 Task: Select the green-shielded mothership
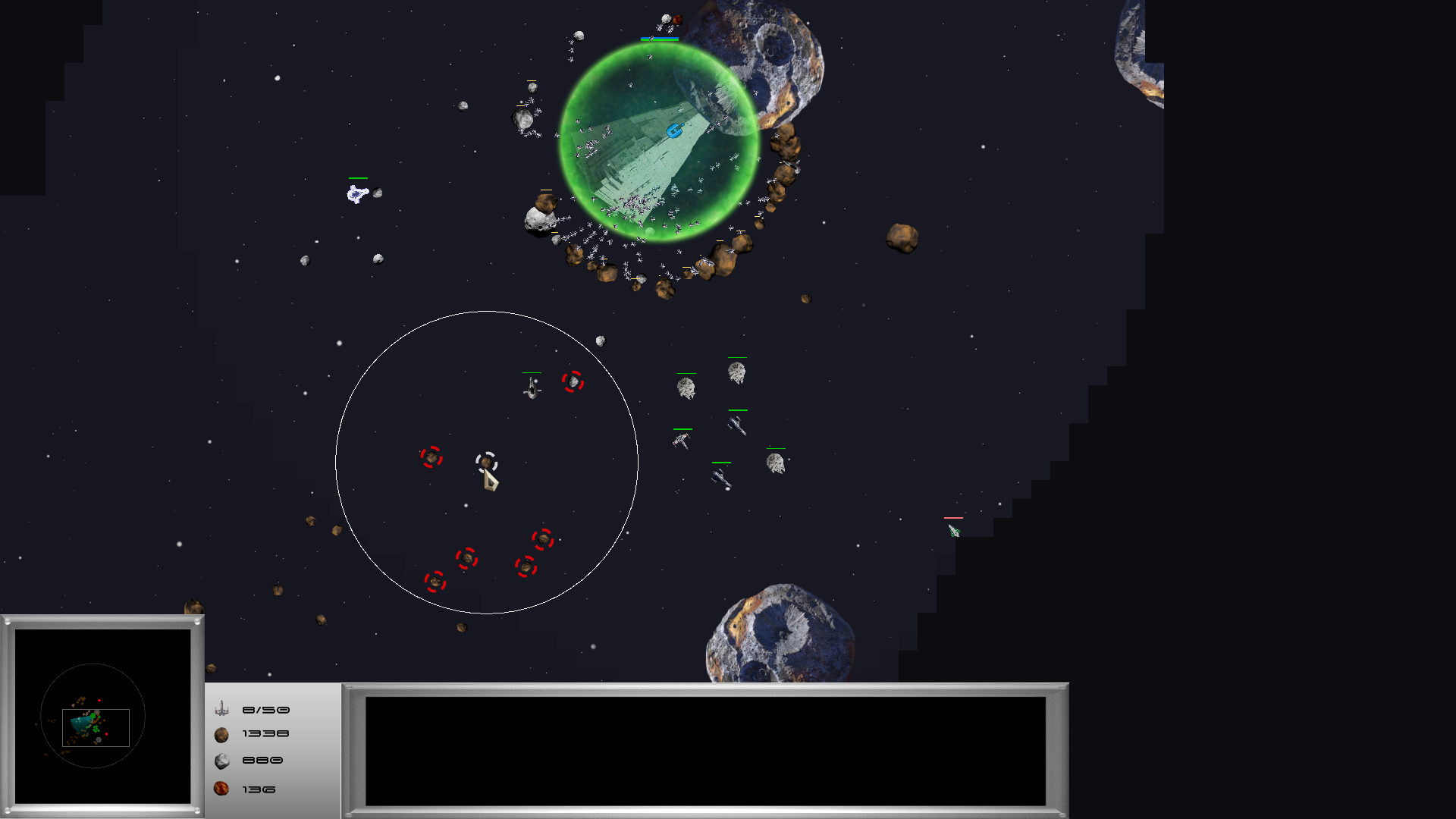[x=658, y=142]
